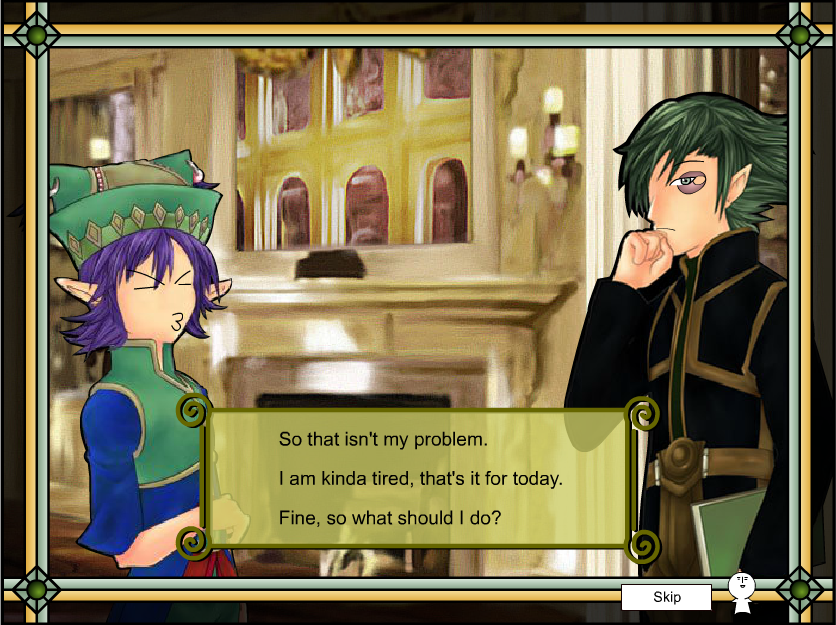Screen dimensions: 836x625
Task: Choose "So that isn't my problem." reply
Action: coord(382,439)
